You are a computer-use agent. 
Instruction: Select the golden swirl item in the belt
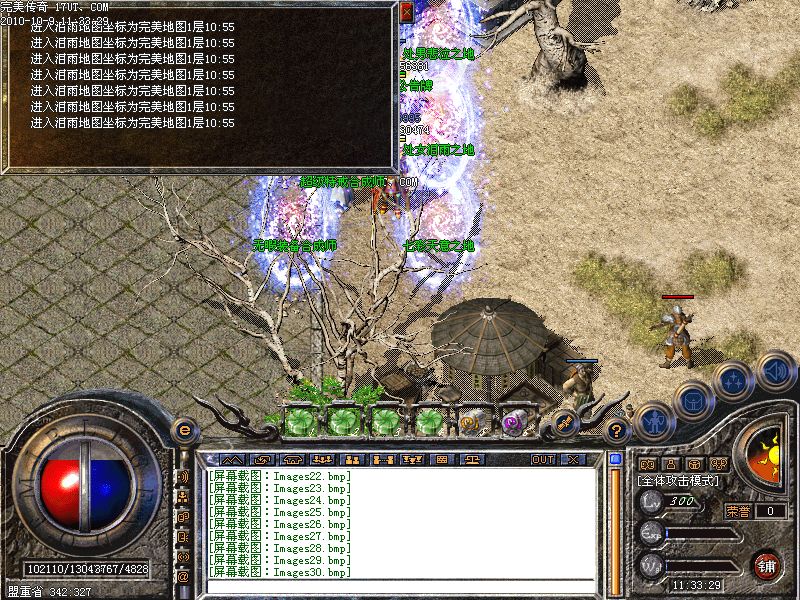(x=472, y=423)
